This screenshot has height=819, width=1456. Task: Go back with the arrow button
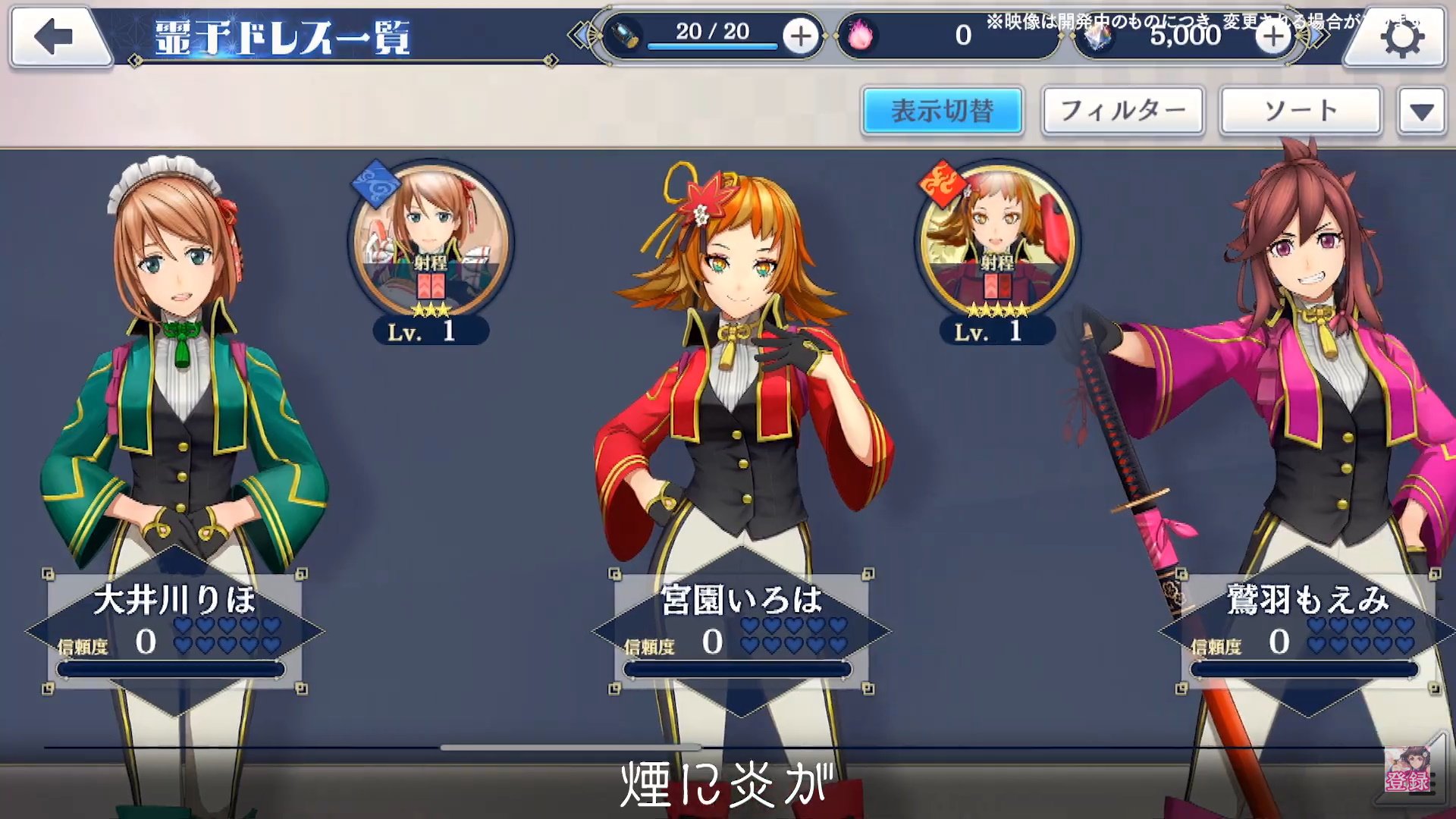tap(55, 36)
